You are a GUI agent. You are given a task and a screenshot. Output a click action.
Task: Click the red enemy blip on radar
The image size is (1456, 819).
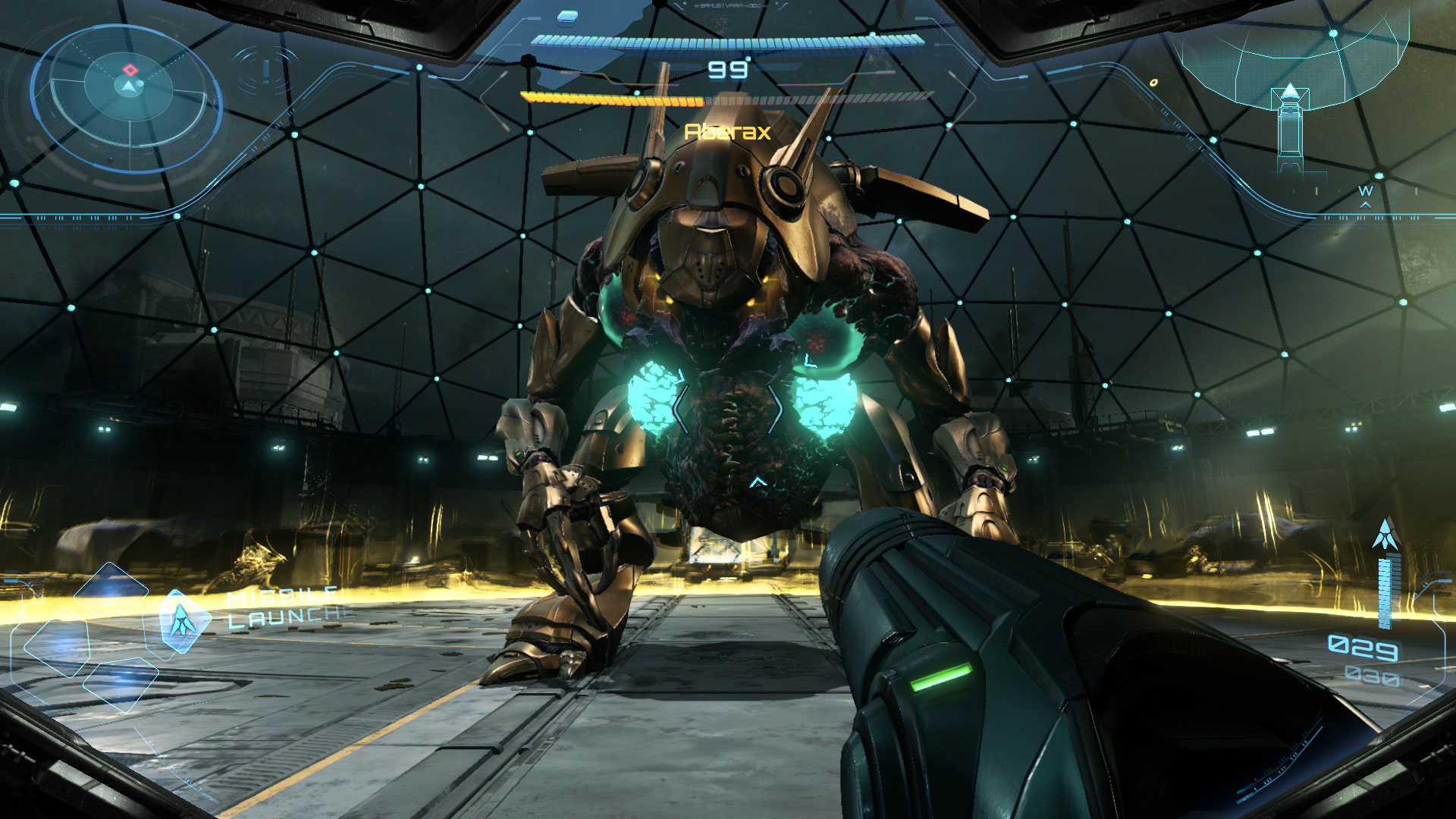pos(130,70)
